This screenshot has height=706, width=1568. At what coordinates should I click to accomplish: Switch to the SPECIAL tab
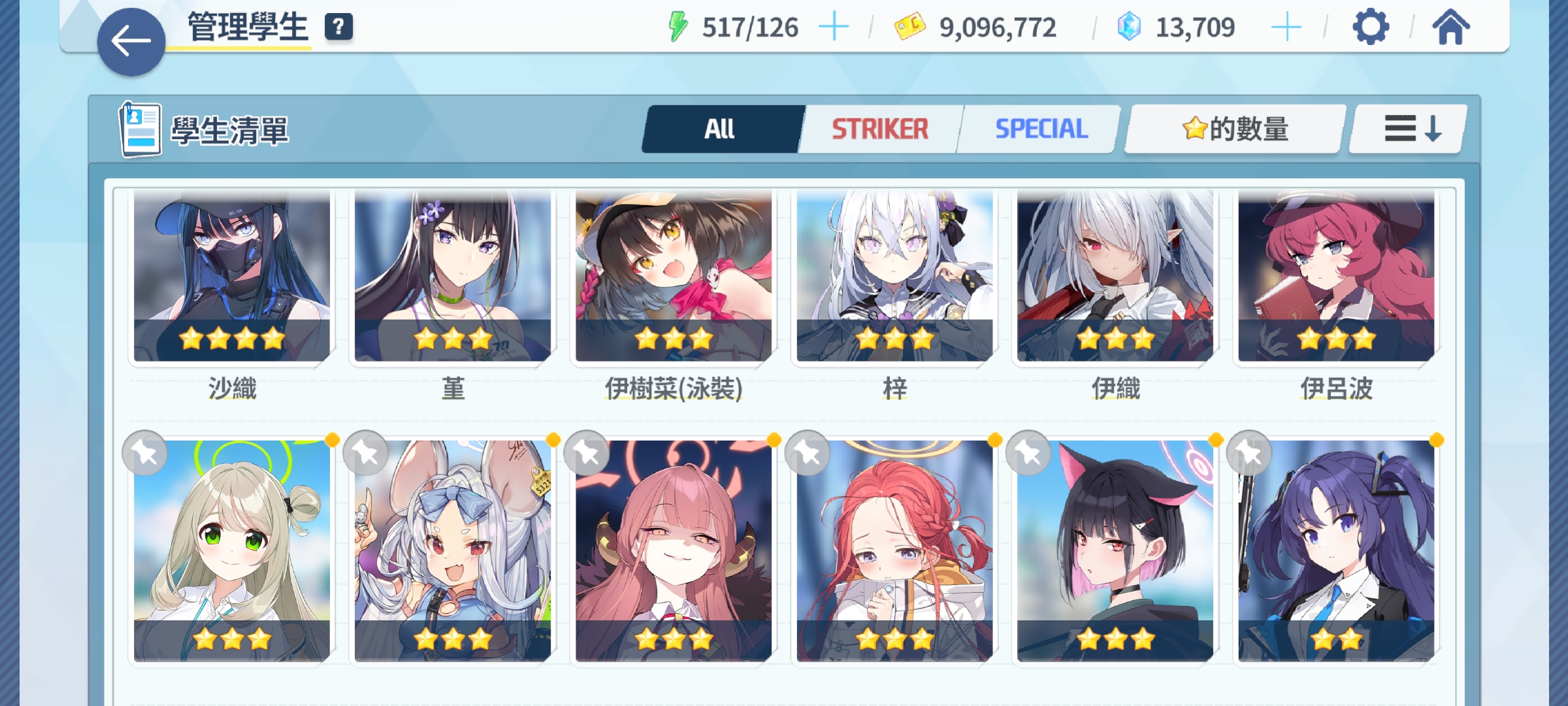tap(1041, 129)
